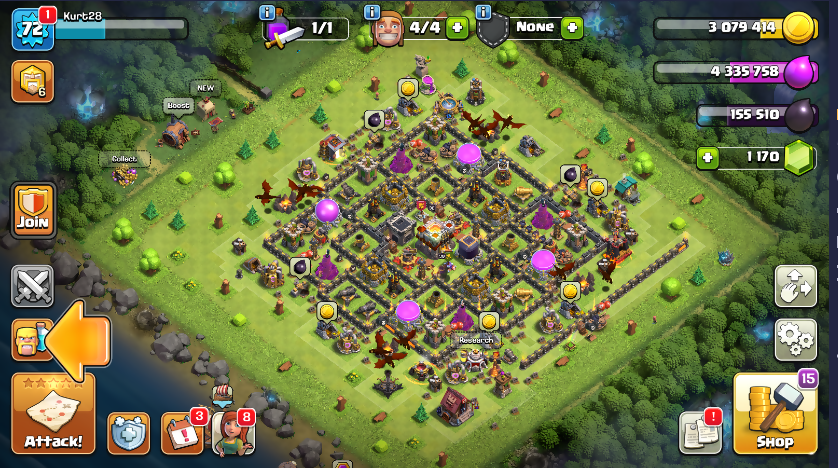Open the events calendar with 3 notifications

tap(181, 433)
